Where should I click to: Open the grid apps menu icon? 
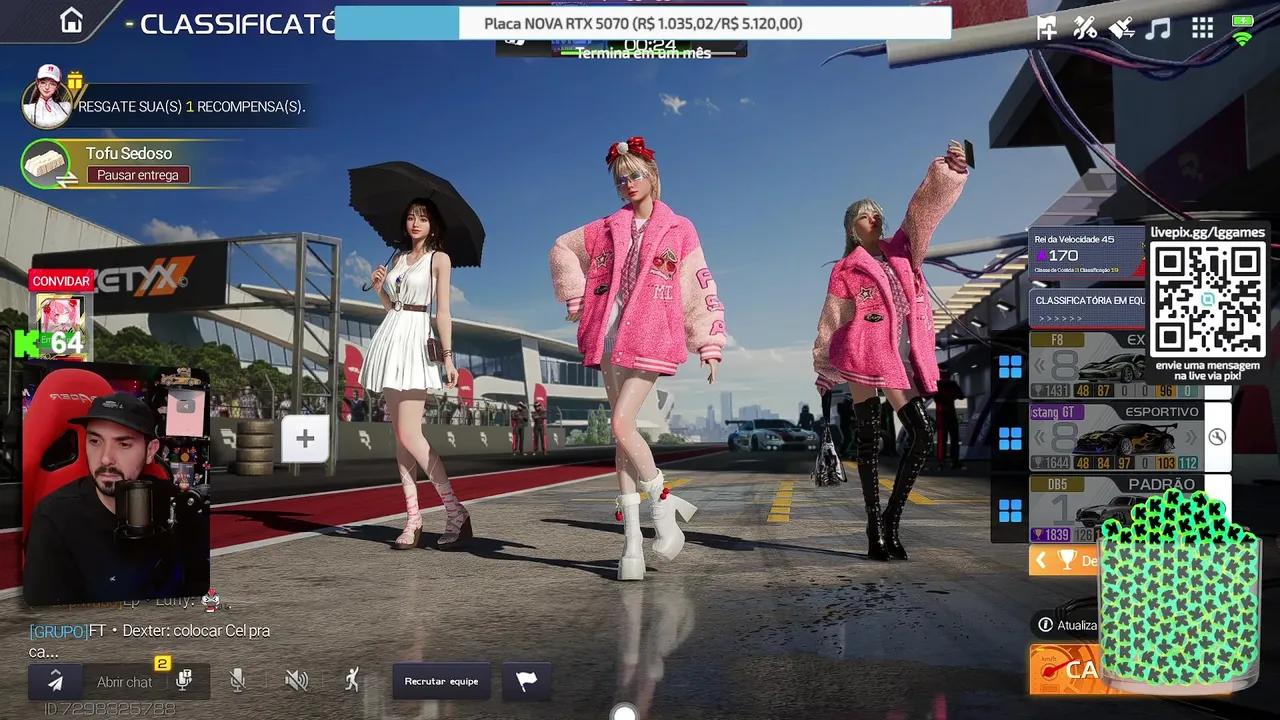tap(1203, 28)
